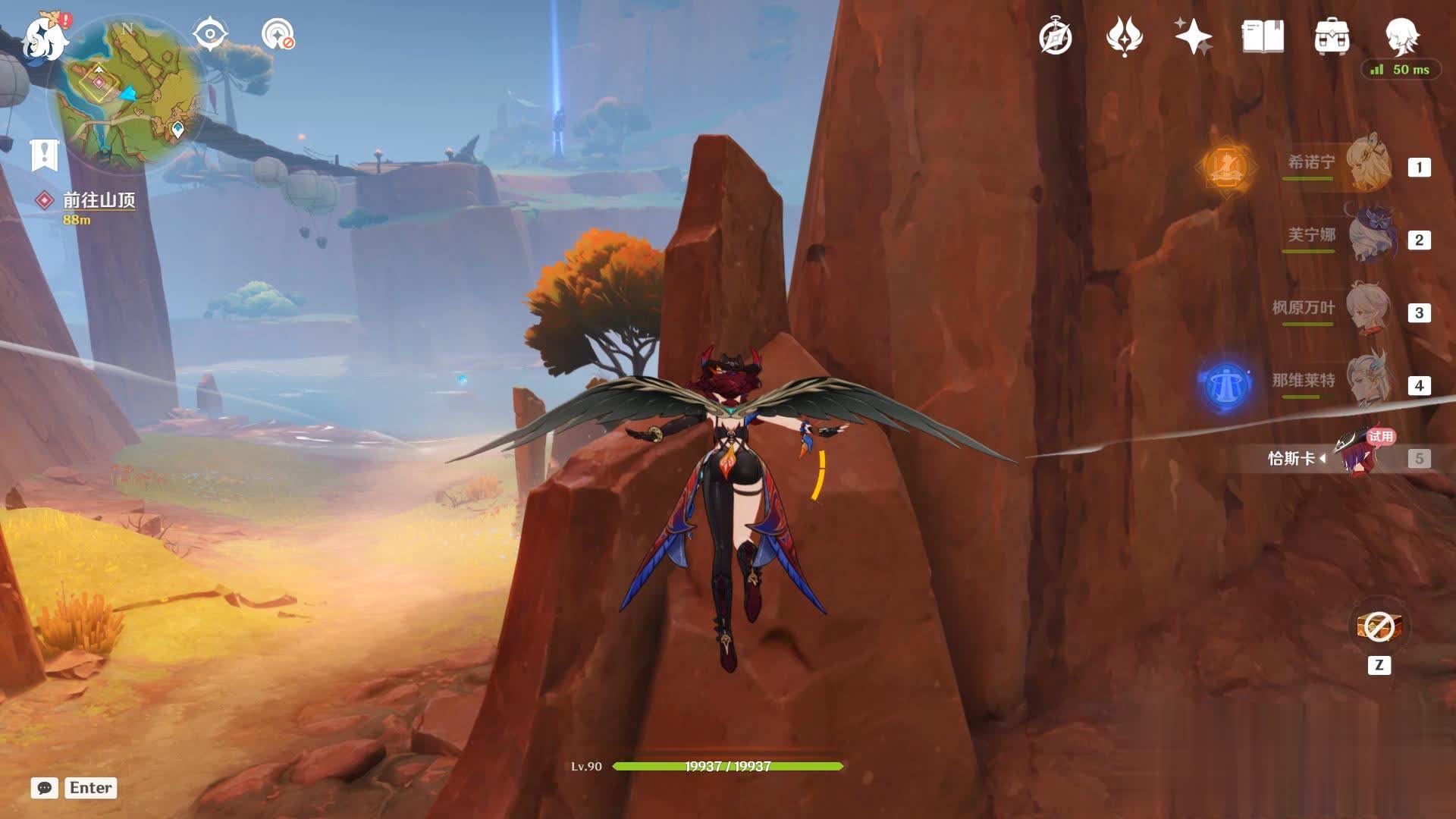Select the 前往山顶 quest tracker
The image size is (1456, 819).
pyautogui.click(x=99, y=199)
